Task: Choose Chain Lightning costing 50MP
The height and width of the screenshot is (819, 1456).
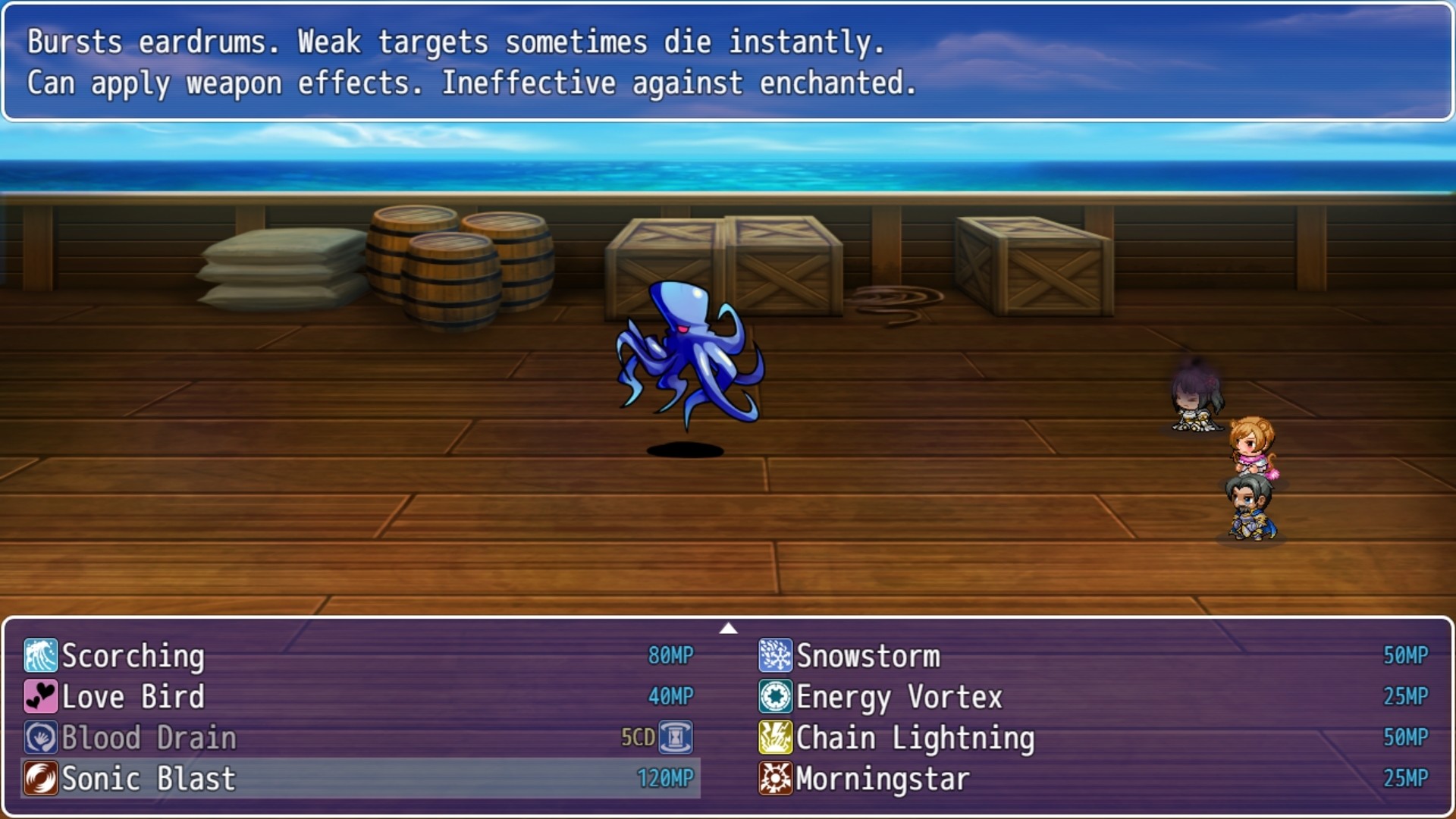Action: click(914, 738)
